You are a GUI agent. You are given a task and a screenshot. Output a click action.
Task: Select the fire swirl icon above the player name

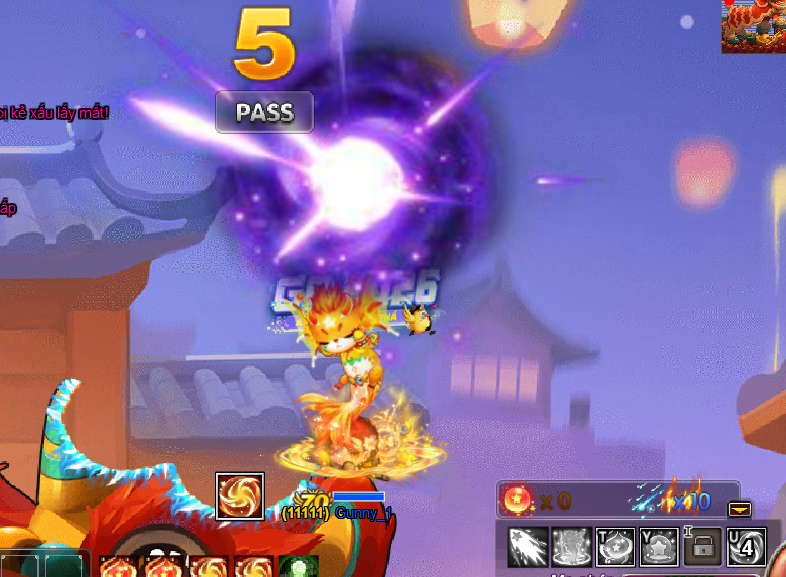click(240, 496)
